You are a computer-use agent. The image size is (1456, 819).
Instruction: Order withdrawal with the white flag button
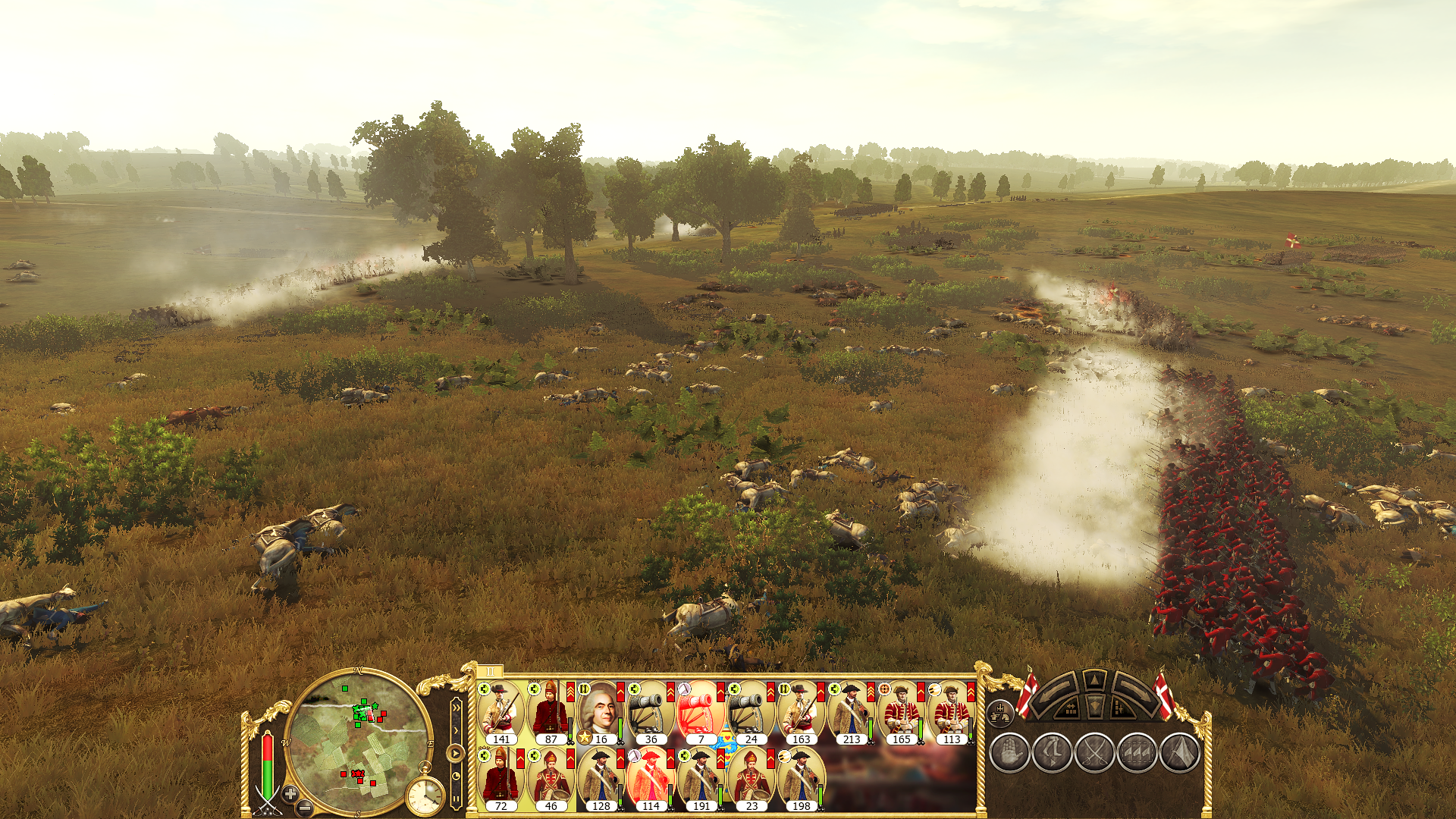(x=1179, y=753)
